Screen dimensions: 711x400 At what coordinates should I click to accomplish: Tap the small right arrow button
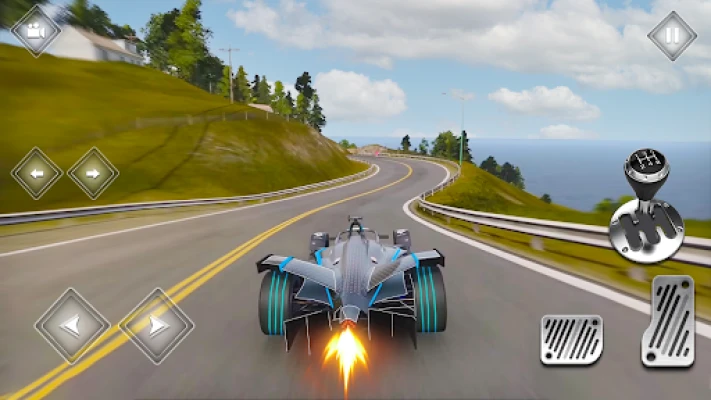(x=93, y=173)
